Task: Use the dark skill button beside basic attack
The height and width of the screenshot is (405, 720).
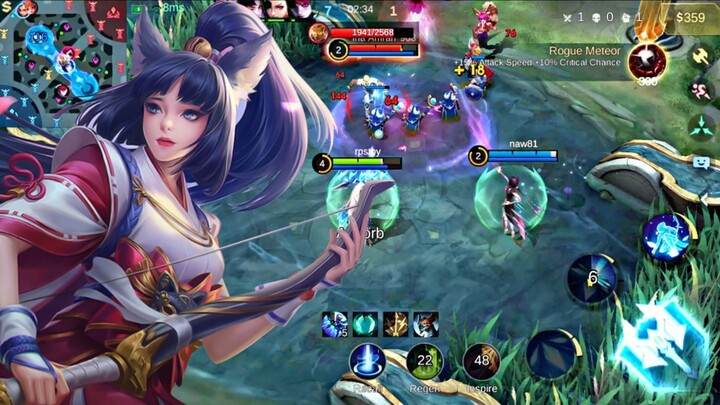Action: click(x=553, y=354)
